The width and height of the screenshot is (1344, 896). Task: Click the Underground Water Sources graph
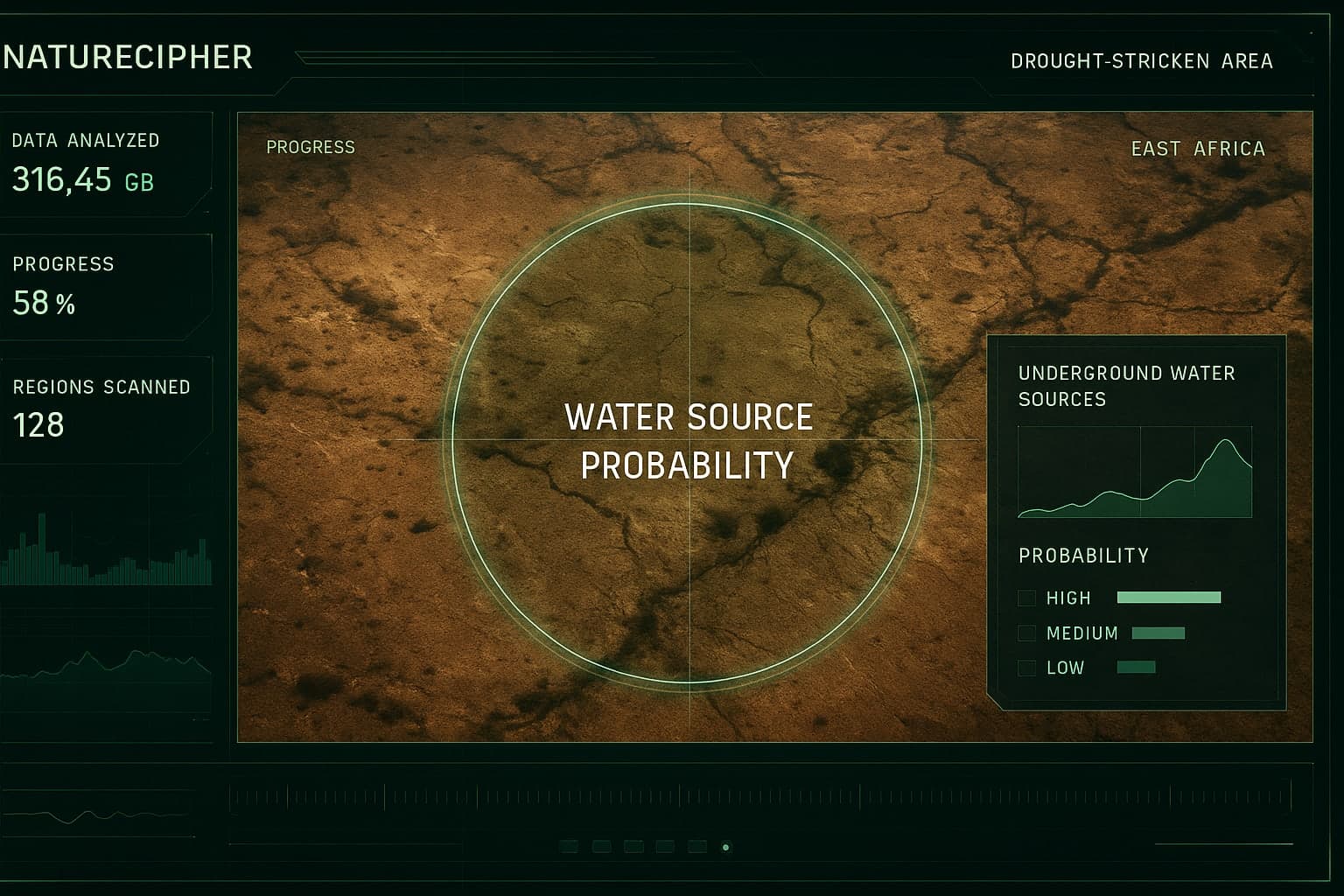coord(1135,472)
